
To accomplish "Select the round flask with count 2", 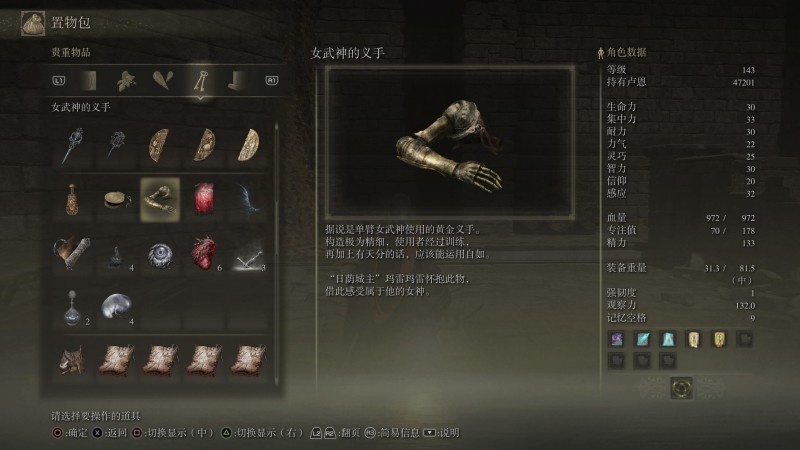I will click(70, 305).
